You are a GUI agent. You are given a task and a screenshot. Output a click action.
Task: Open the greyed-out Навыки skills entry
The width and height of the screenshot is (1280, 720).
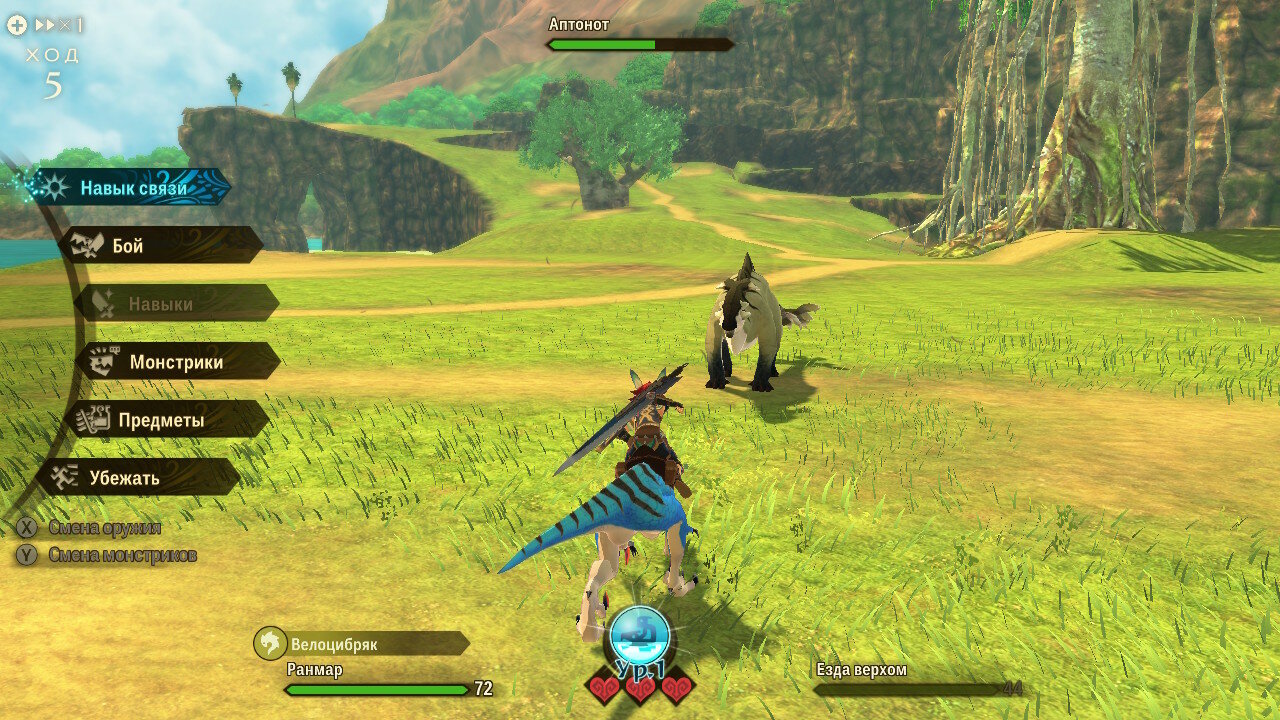(175, 303)
